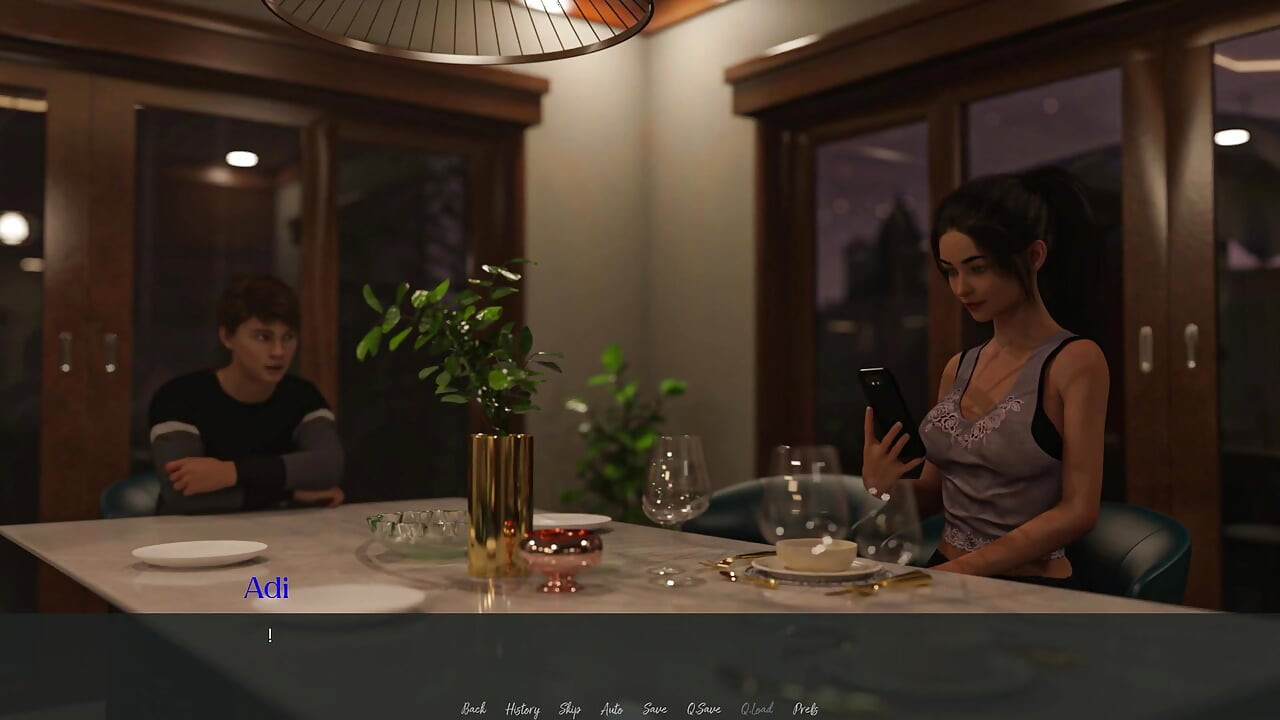Click the exclamation mark dialogue text
The image size is (1280, 720).
269,634
